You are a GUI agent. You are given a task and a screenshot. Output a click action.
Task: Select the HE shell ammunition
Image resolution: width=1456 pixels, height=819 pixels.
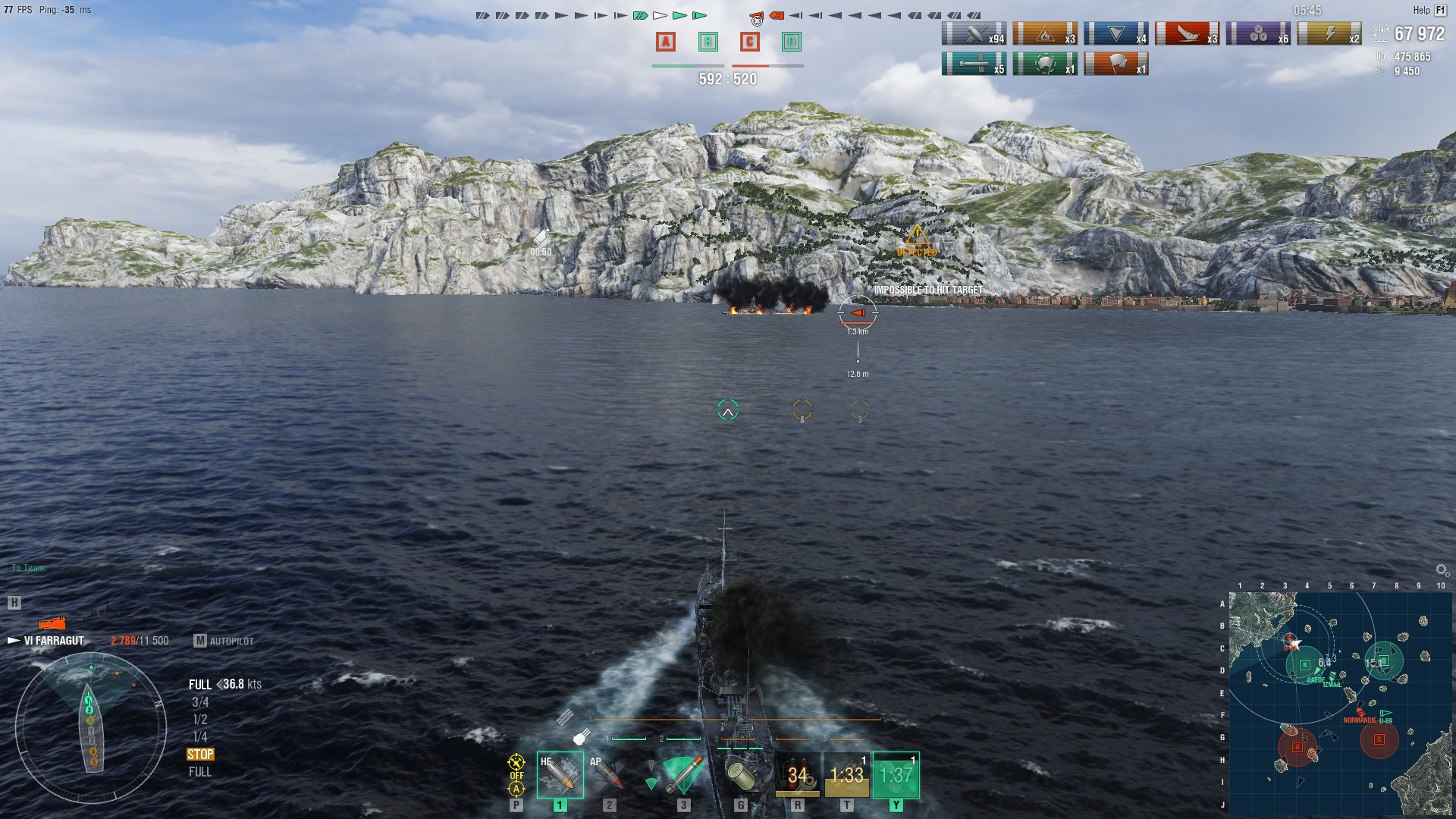point(560,774)
